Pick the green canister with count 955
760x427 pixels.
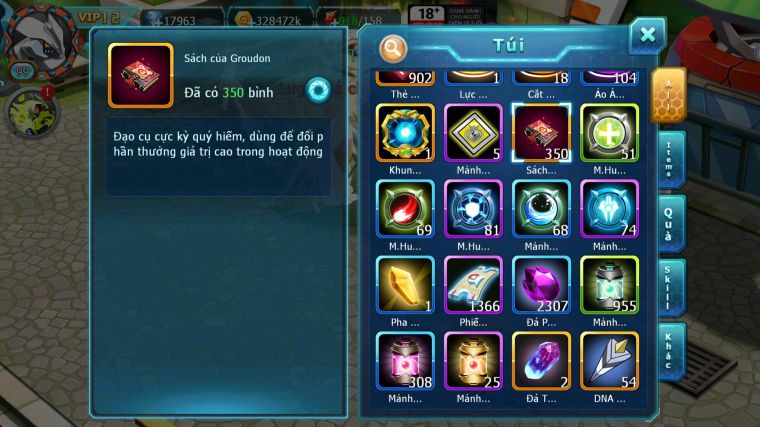pos(609,285)
